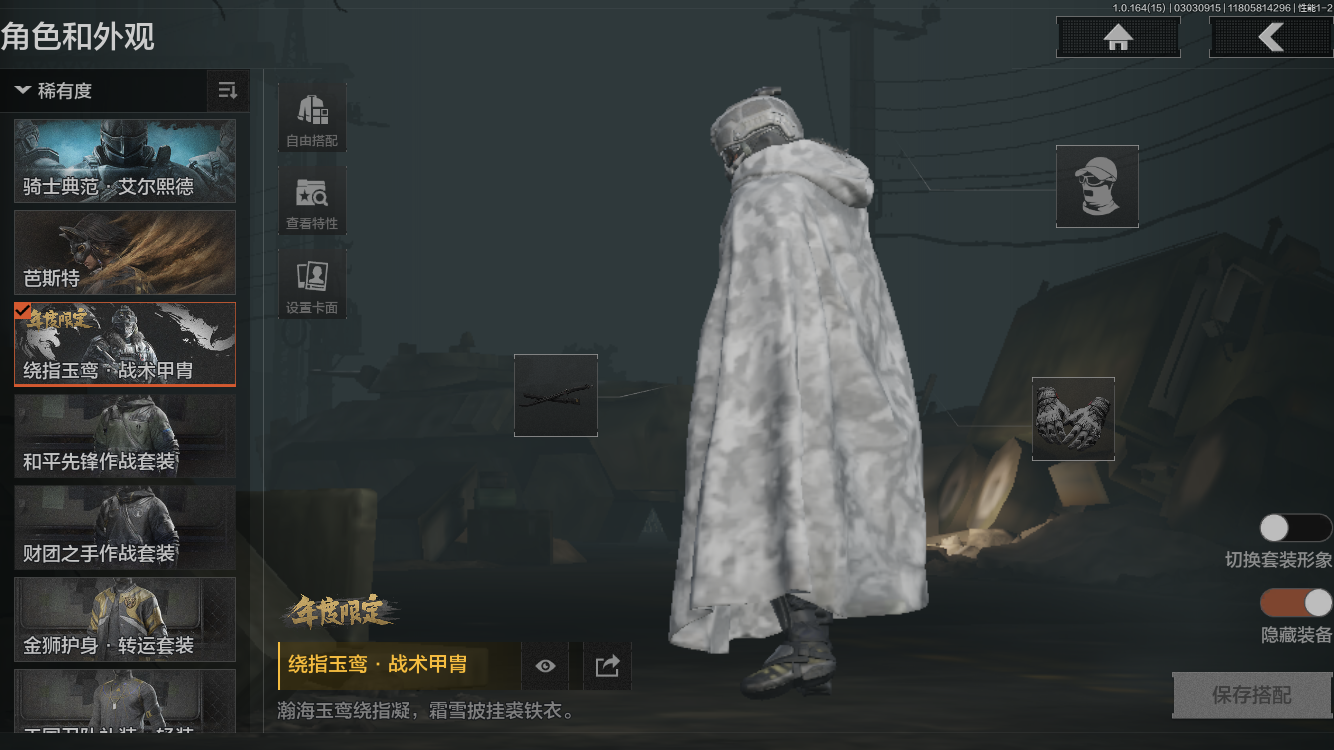The width and height of the screenshot is (1334, 750).
Task: Click the home icon to return to lobby
Action: coord(1117,37)
